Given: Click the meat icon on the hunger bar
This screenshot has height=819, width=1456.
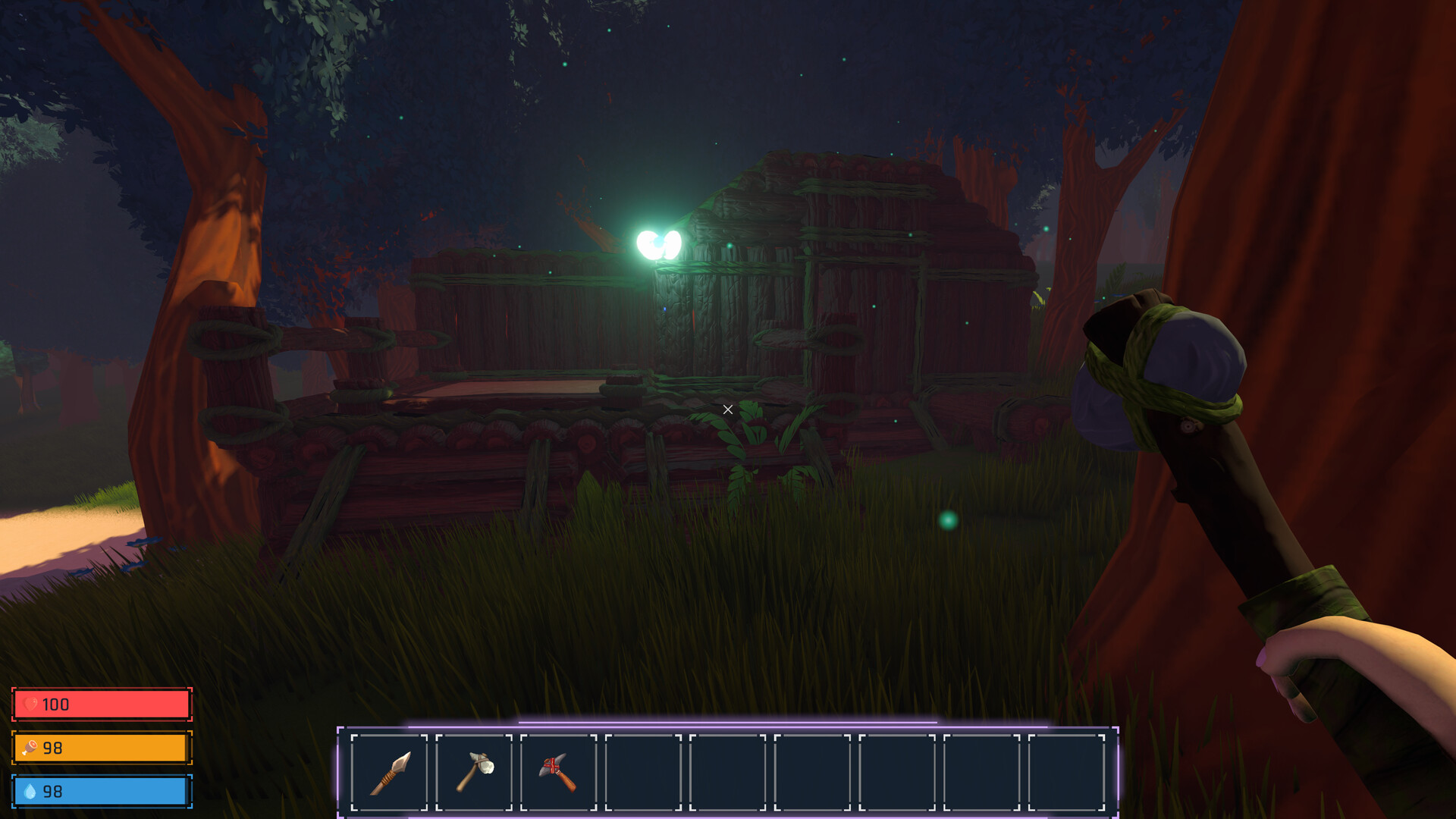Looking at the screenshot, I should (29, 748).
